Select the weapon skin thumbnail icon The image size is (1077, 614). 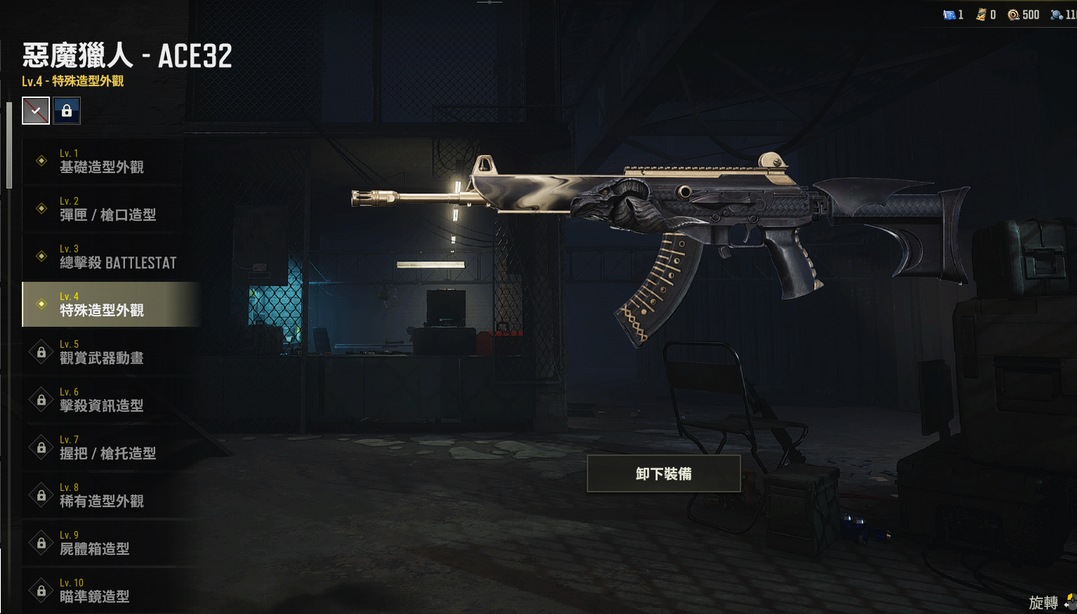click(36, 111)
